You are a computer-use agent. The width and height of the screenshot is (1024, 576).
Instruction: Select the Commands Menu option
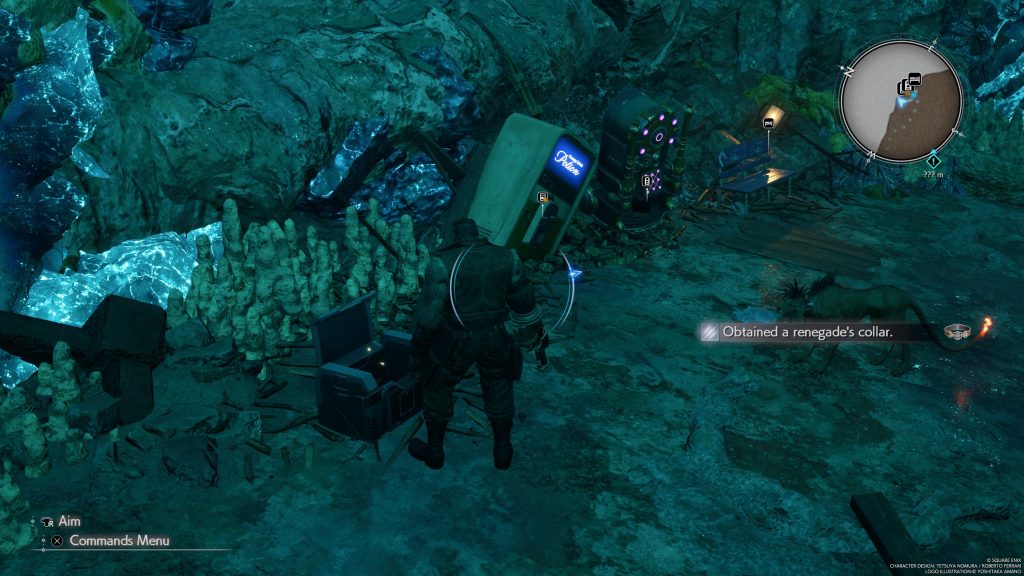(118, 541)
